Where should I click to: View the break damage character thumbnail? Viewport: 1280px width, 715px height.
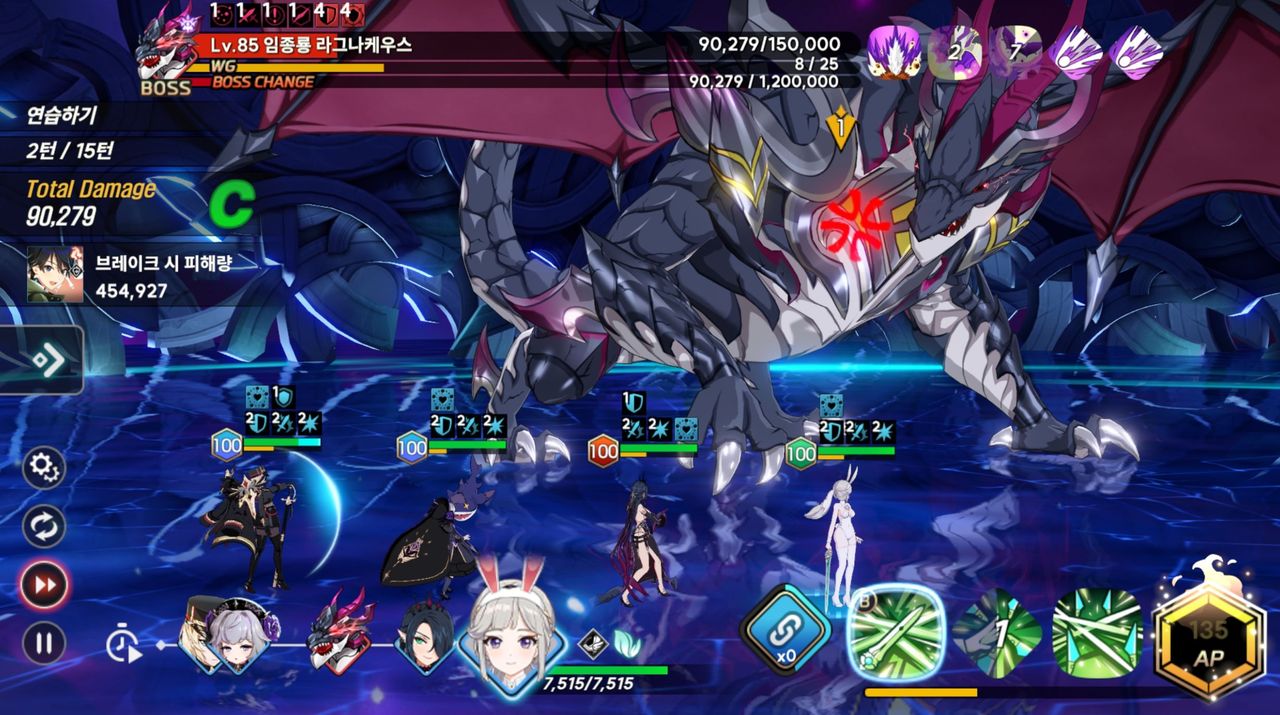(55, 274)
